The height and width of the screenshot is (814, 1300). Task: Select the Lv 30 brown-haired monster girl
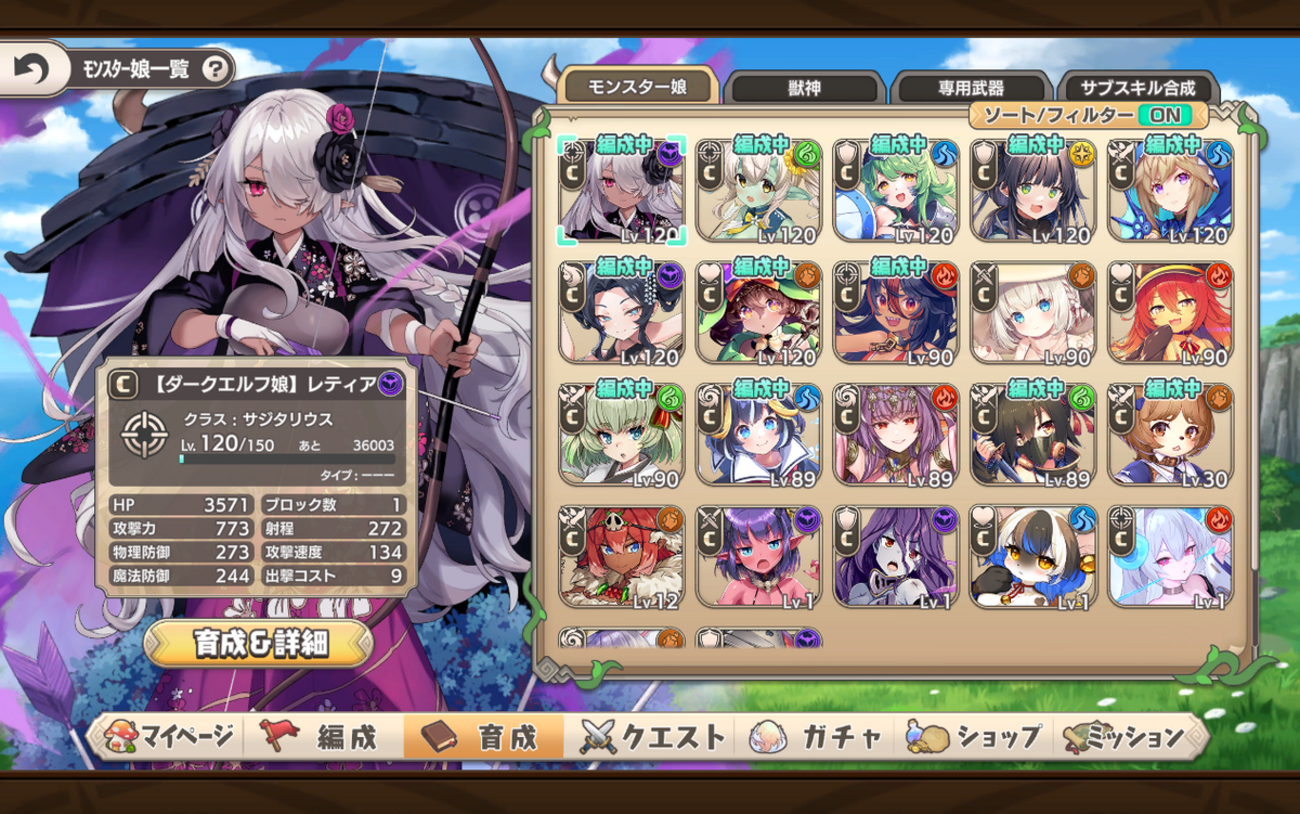tap(1170, 435)
